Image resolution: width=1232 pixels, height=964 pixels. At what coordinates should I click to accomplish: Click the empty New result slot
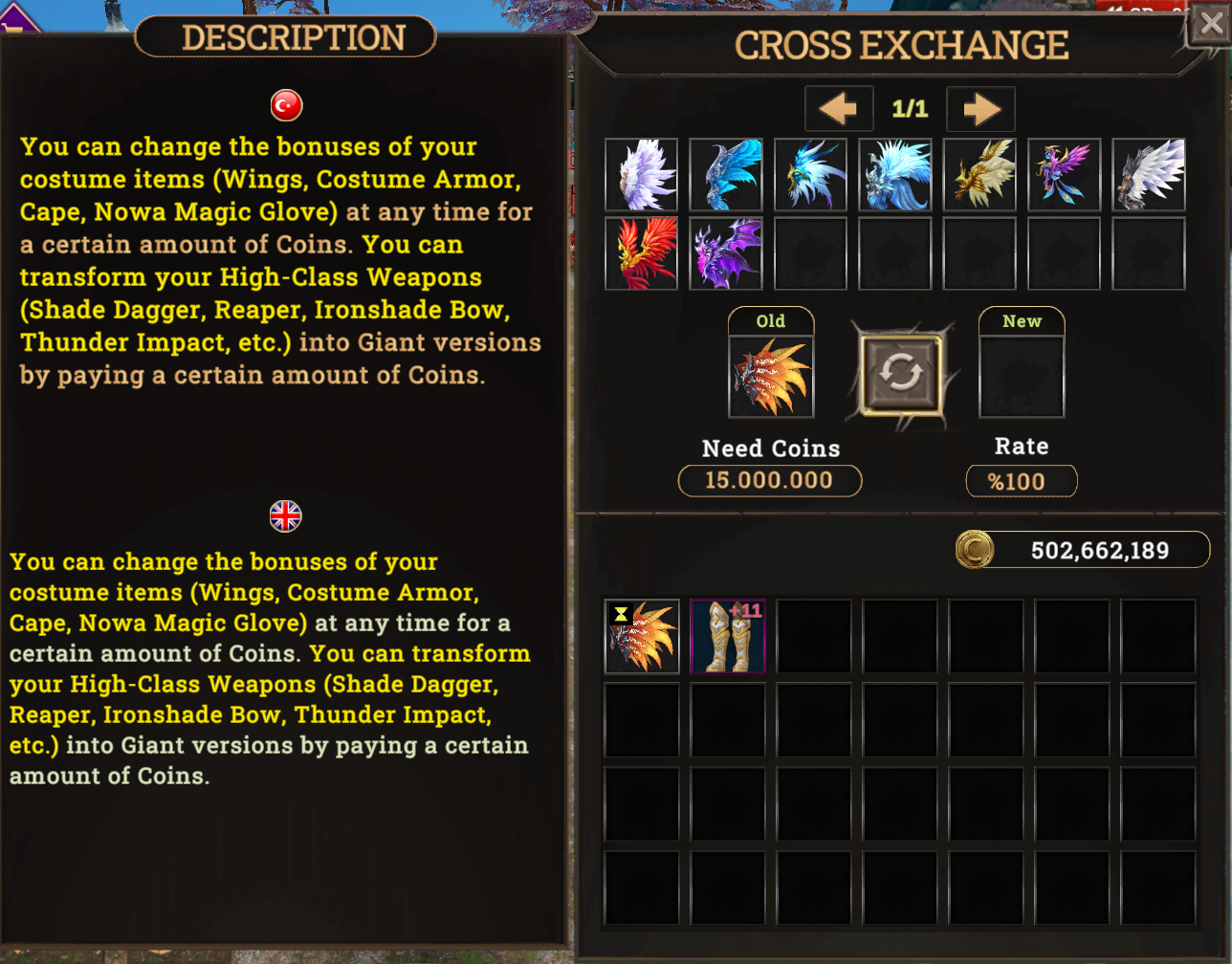(1022, 377)
